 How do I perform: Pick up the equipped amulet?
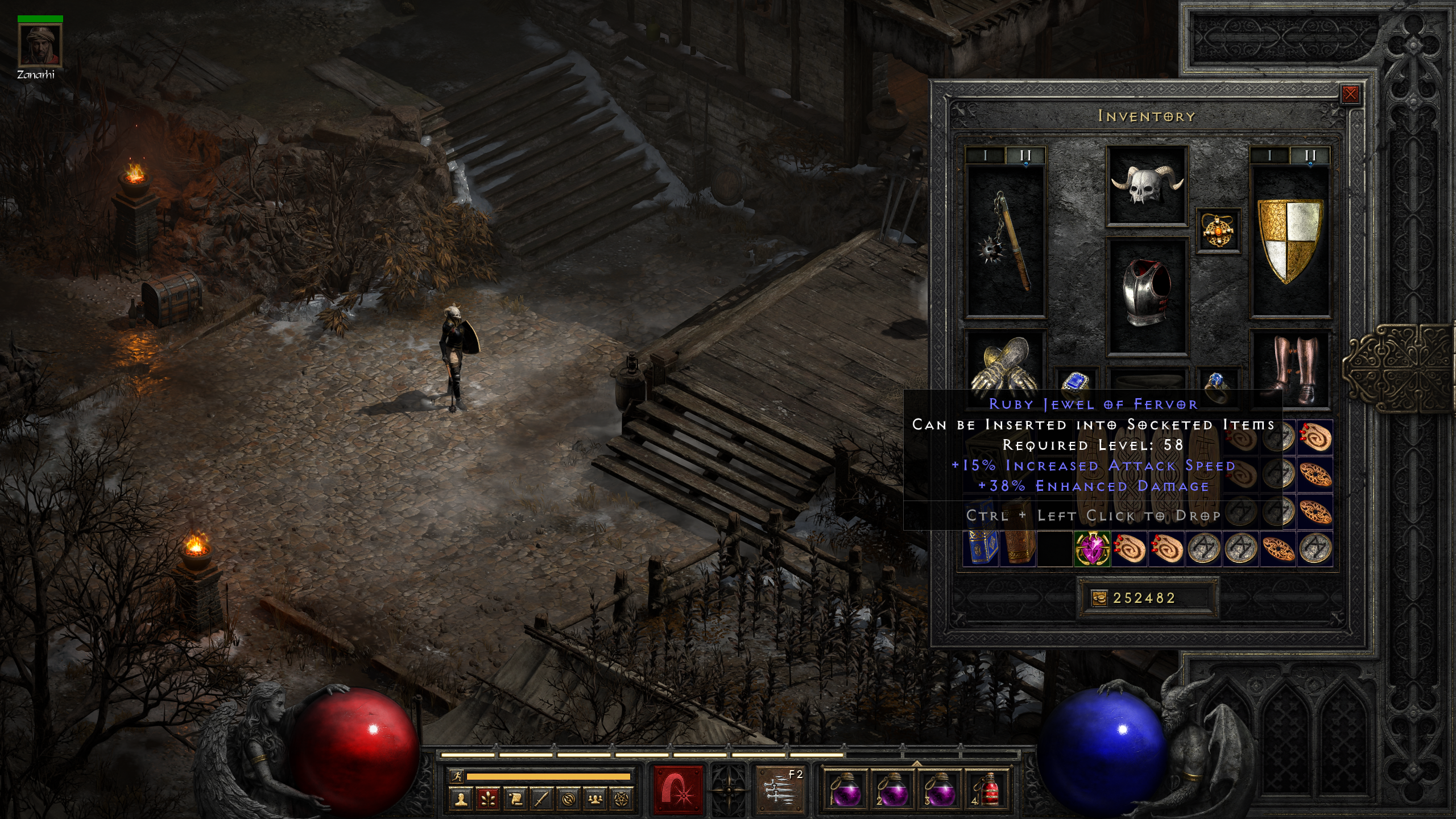click(1218, 231)
